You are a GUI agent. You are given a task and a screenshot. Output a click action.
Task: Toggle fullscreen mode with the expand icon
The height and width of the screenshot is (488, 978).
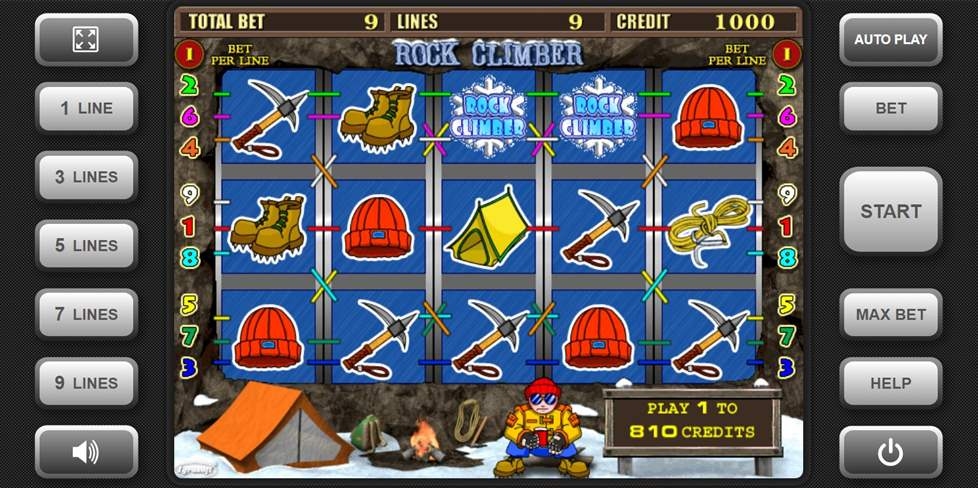[86, 39]
